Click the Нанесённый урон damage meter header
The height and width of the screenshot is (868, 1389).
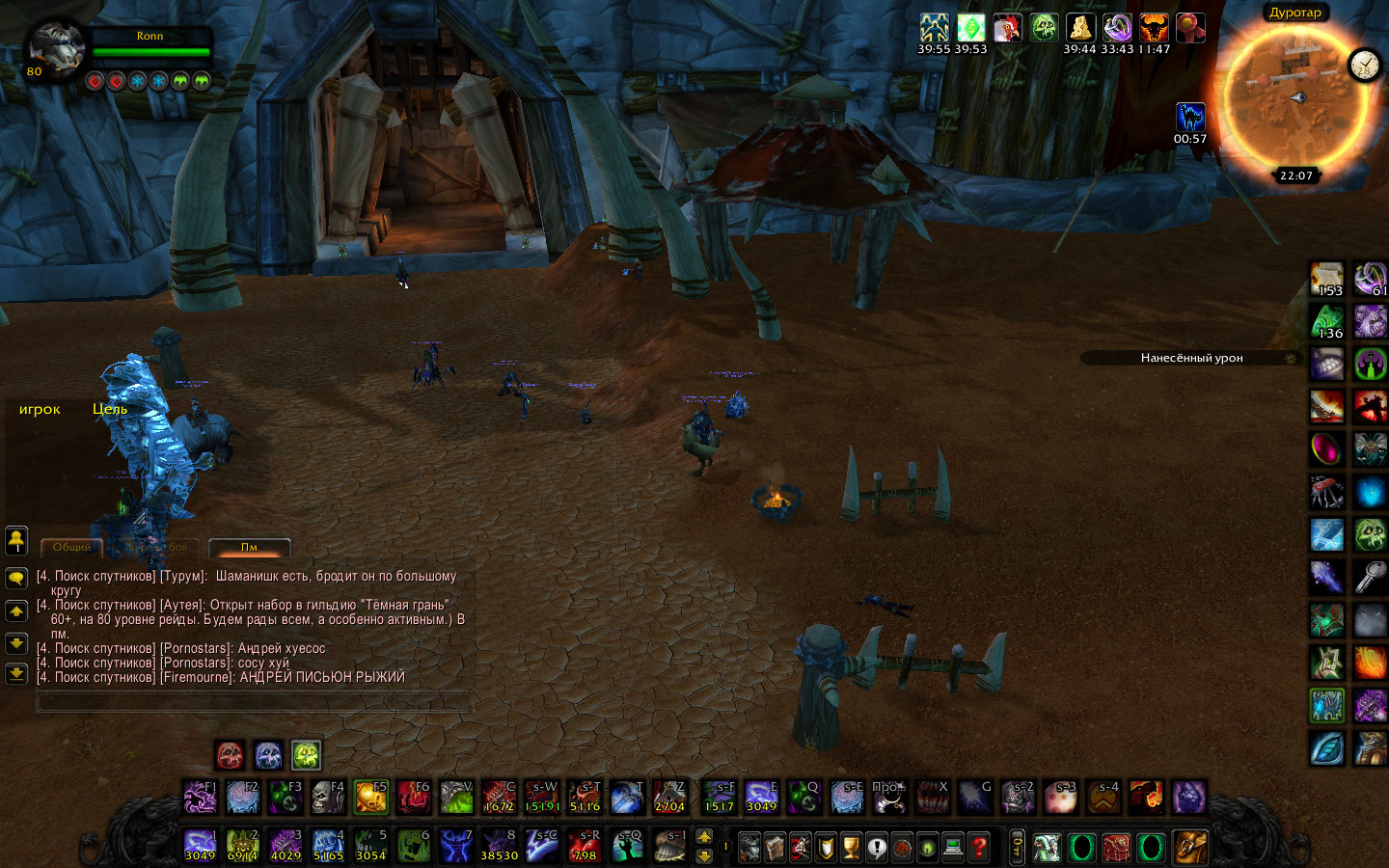click(x=1191, y=358)
